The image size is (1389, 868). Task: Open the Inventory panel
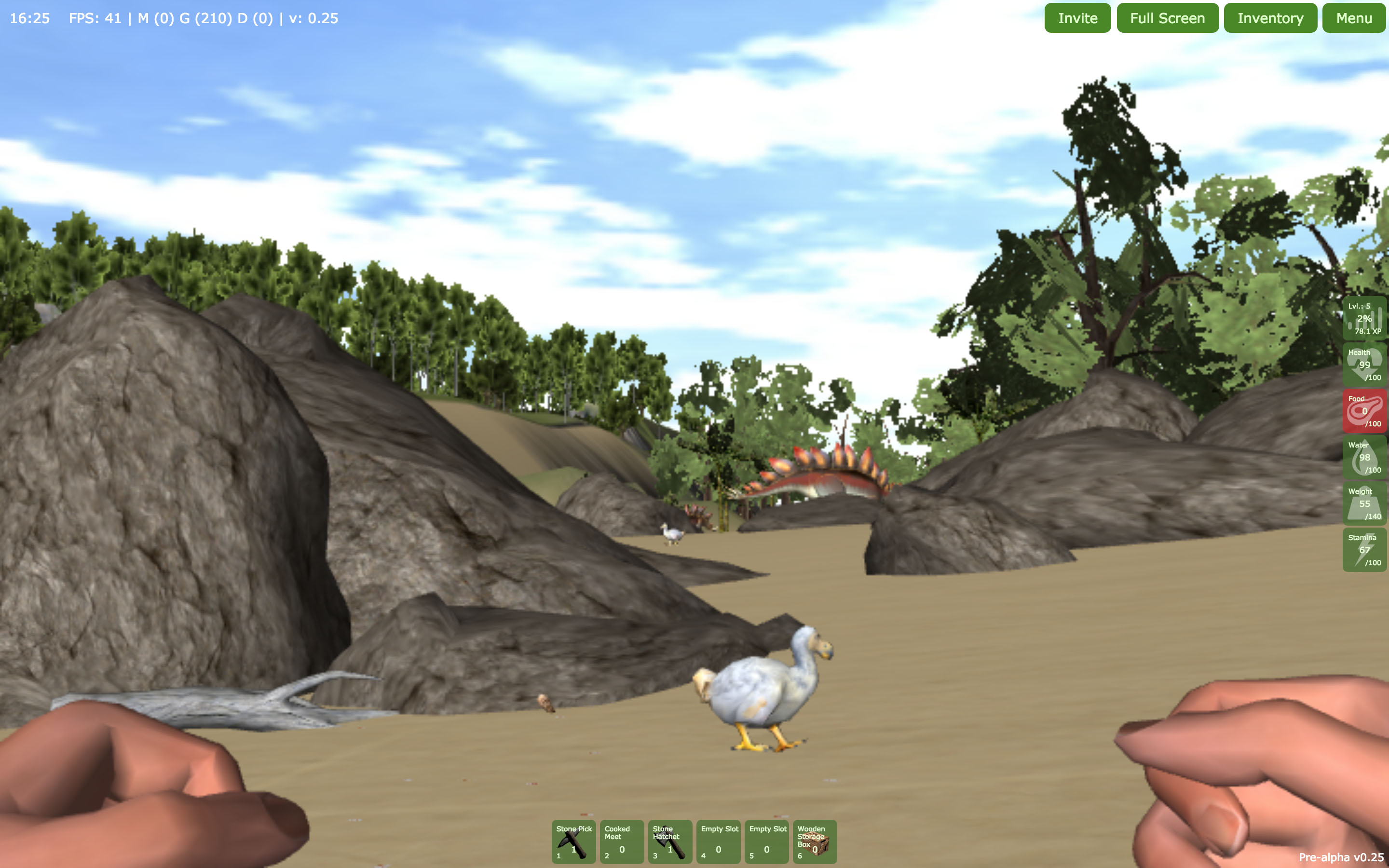1269,18
